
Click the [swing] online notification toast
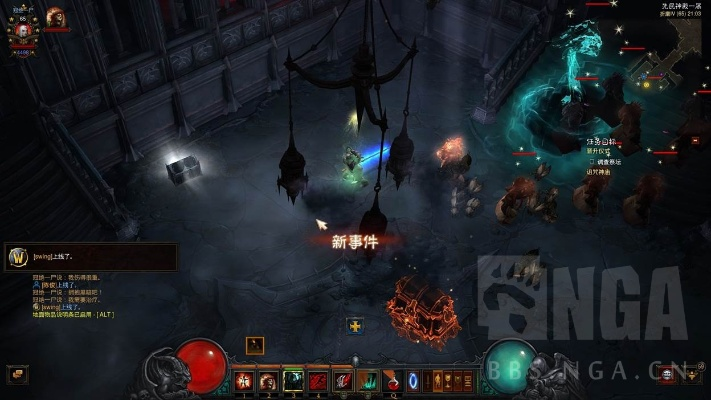pos(90,257)
